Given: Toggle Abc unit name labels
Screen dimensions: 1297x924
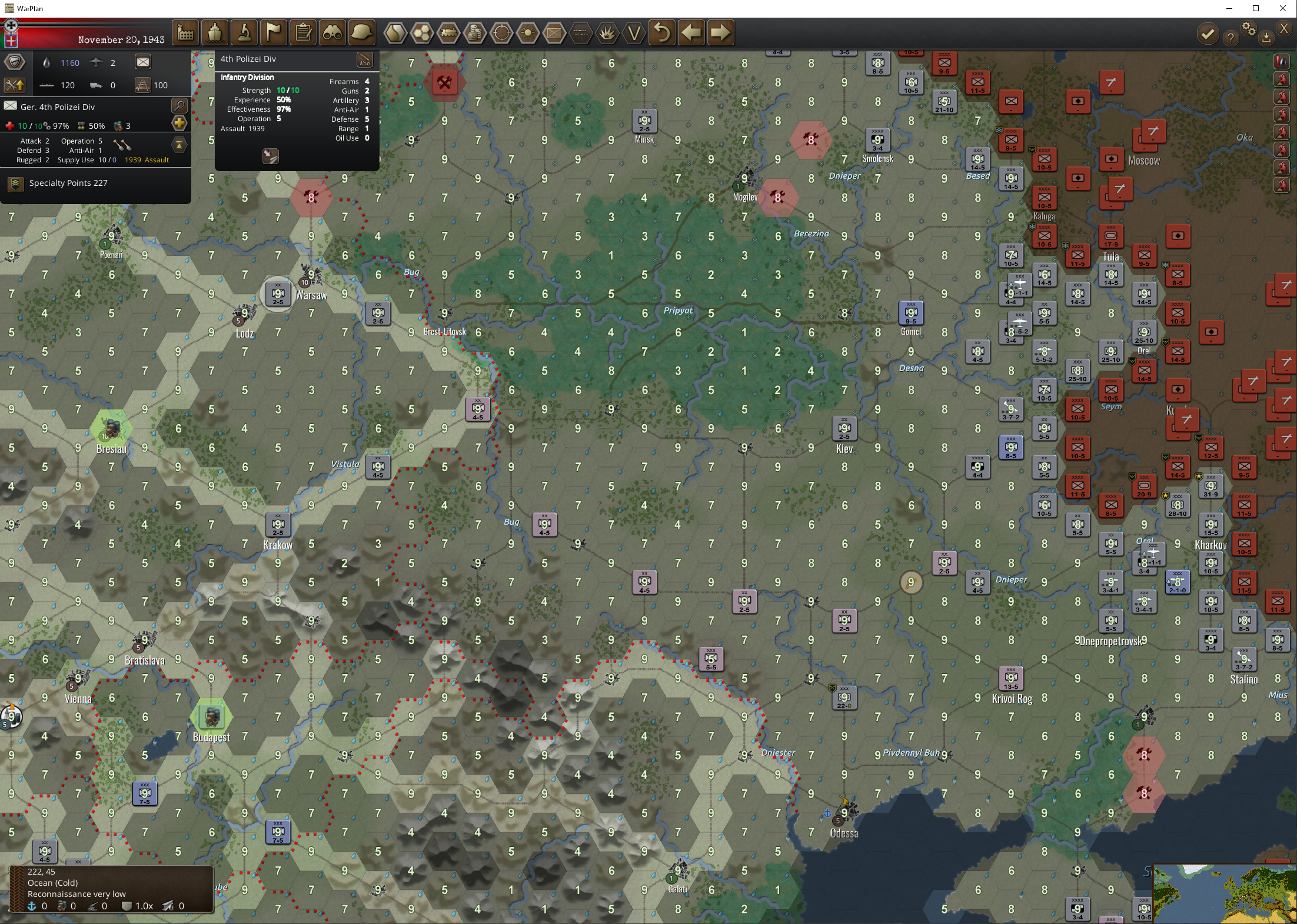Looking at the screenshot, I should point(365,61).
